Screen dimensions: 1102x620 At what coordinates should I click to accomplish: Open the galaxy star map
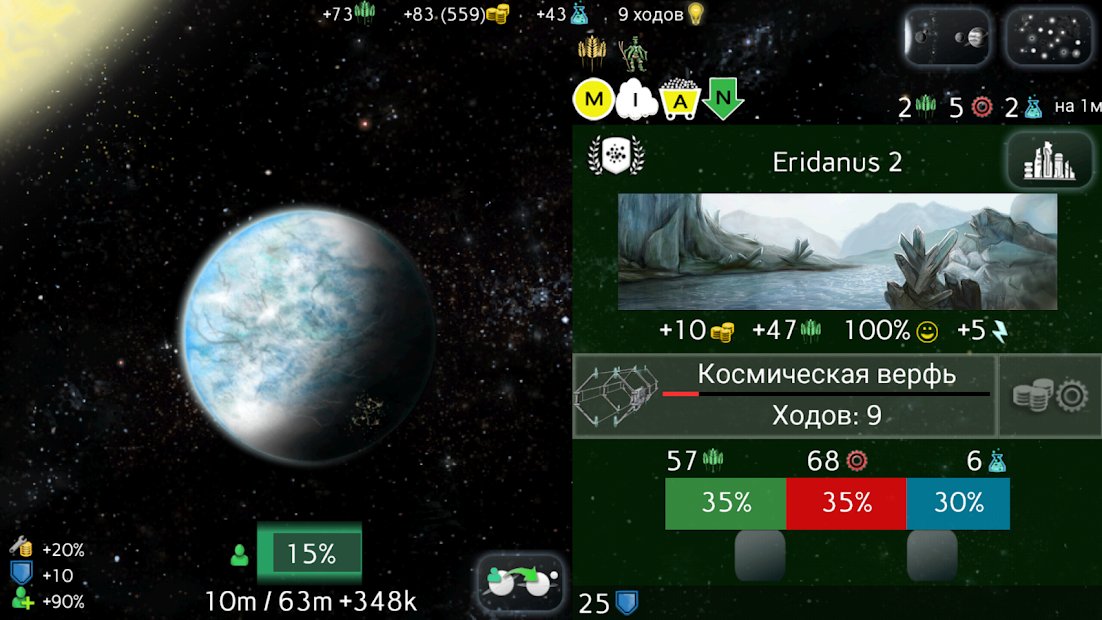coord(1047,39)
